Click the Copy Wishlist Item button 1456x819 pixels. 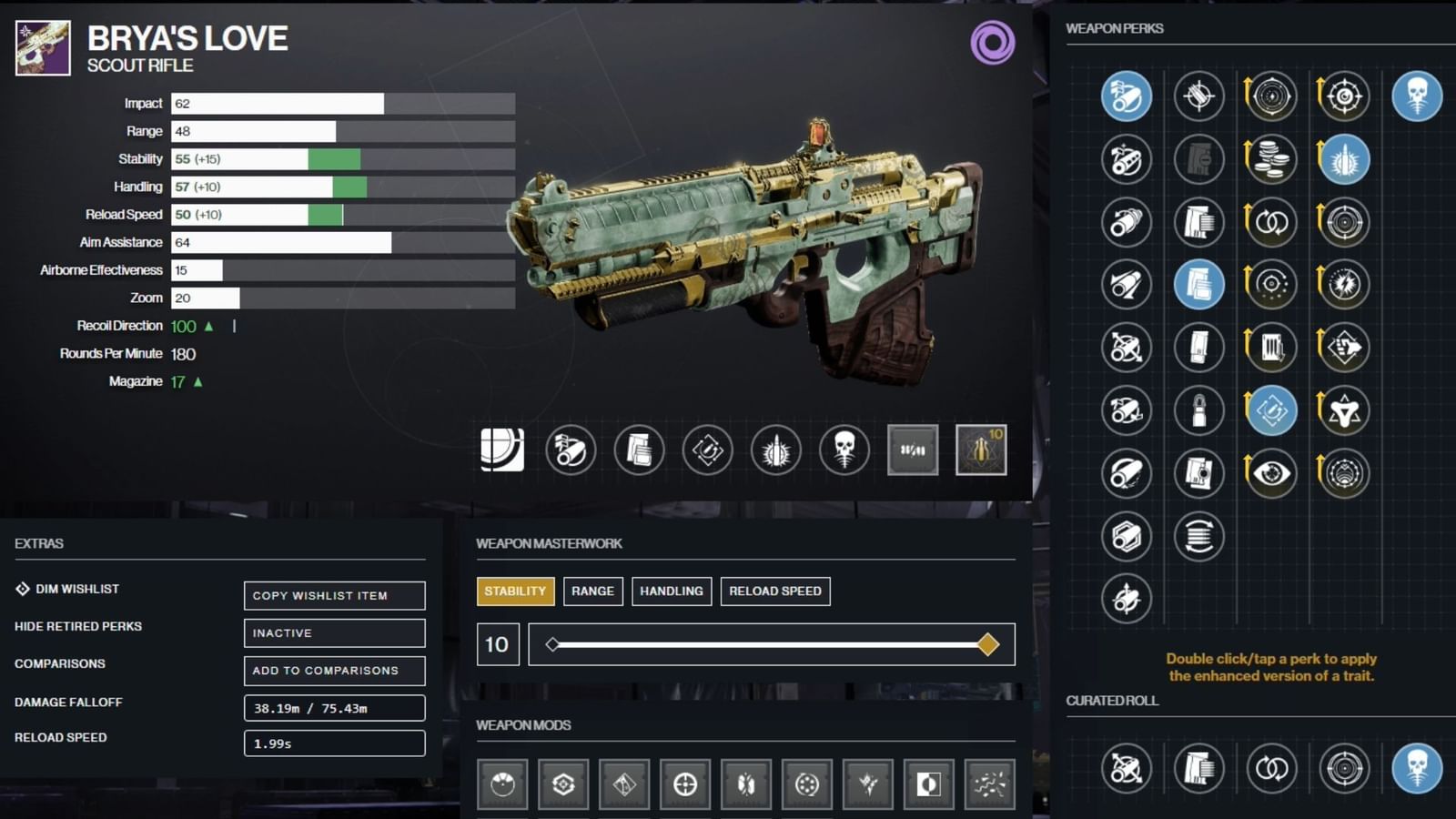point(334,595)
